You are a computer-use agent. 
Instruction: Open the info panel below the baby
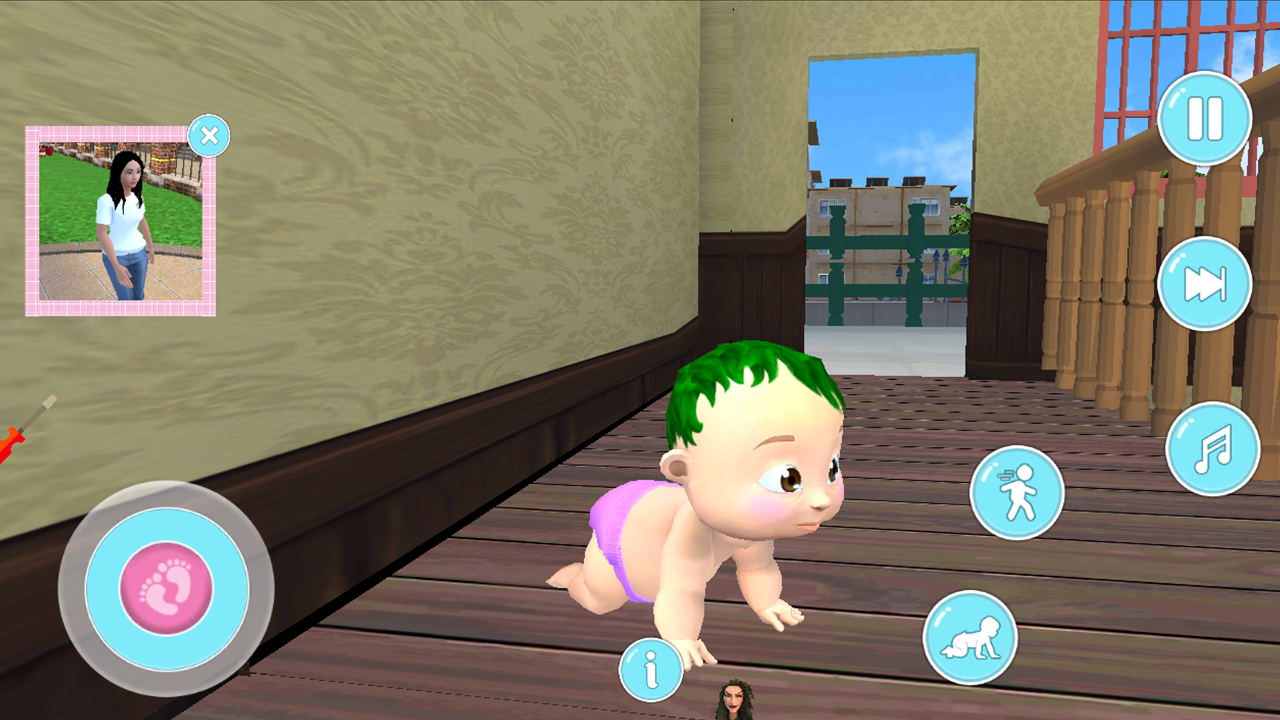coord(651,671)
